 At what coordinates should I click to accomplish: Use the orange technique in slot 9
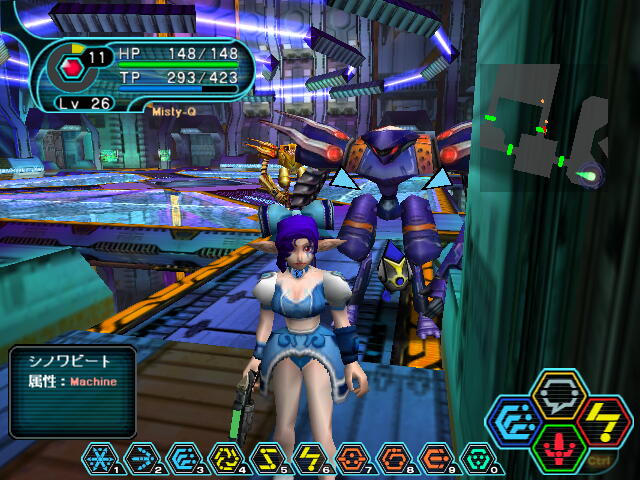[x=436, y=458]
